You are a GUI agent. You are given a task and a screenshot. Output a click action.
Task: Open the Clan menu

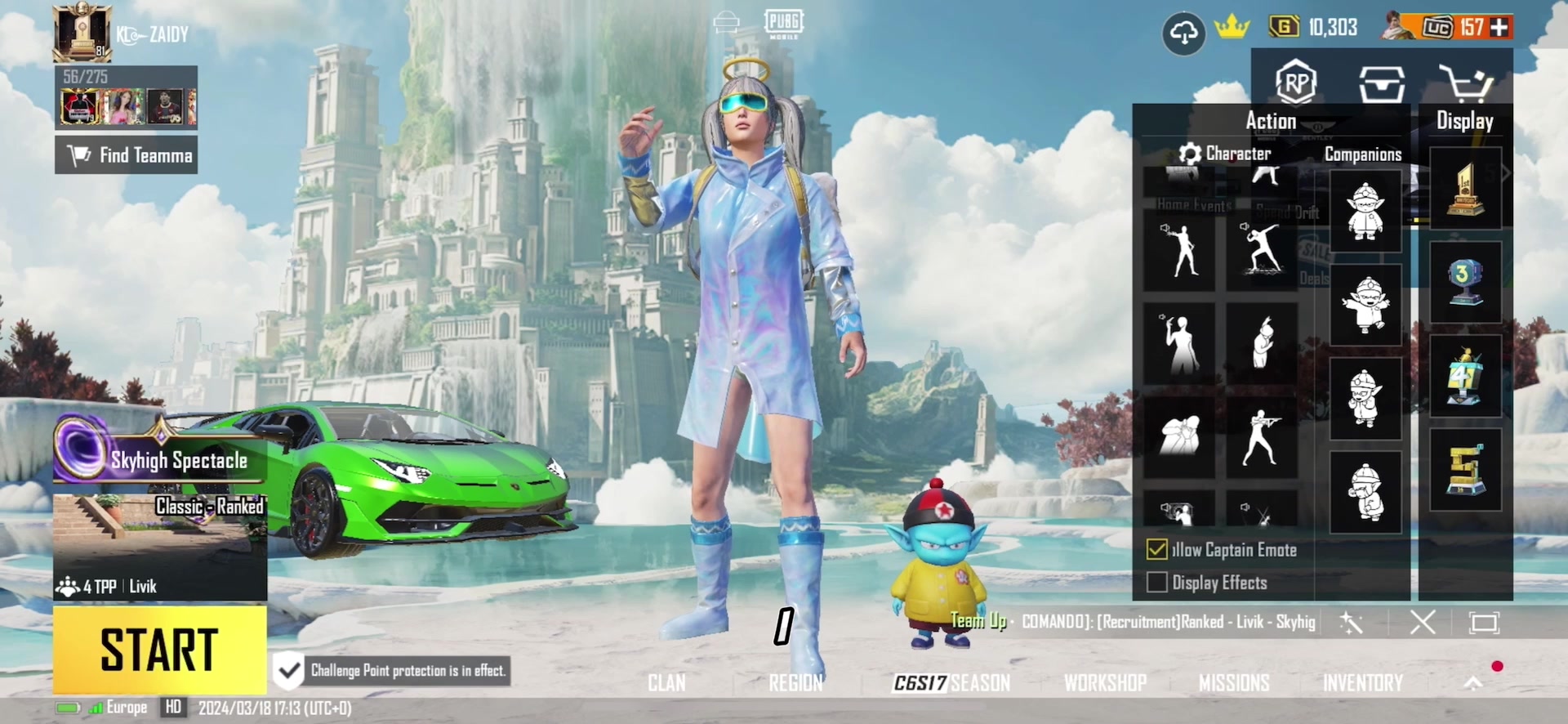point(666,683)
